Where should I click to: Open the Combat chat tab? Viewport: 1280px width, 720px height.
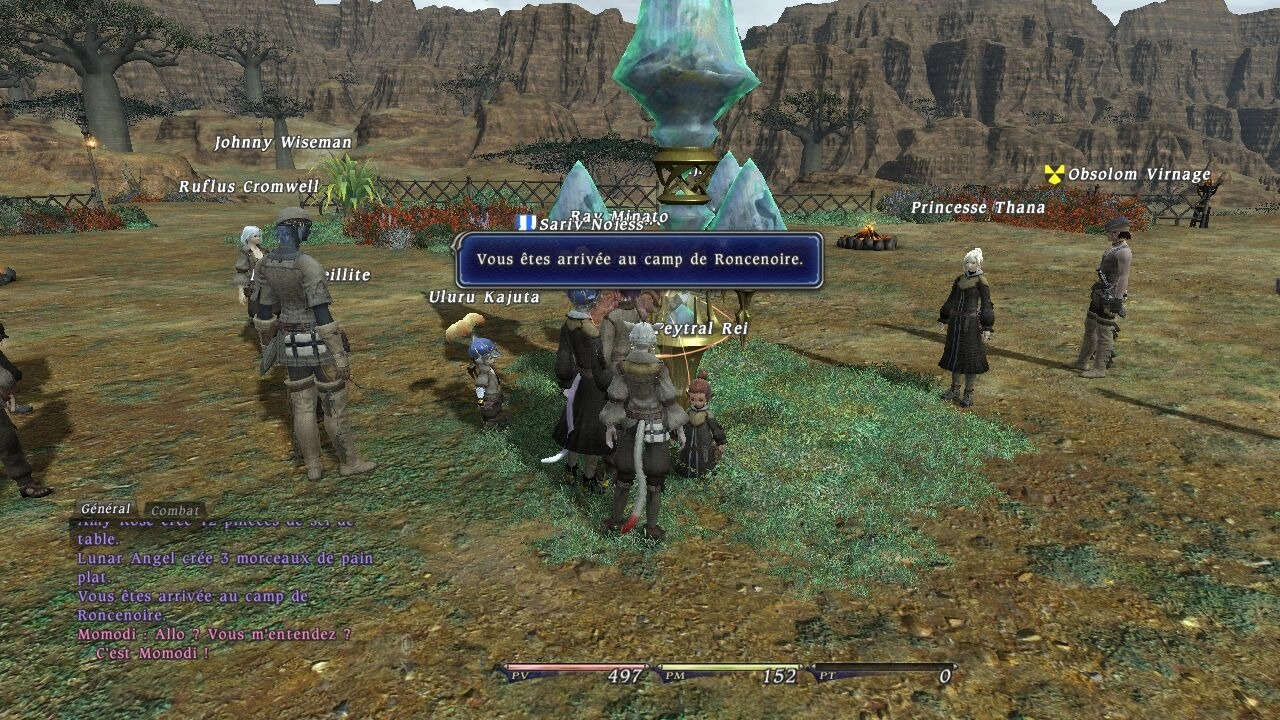tap(175, 511)
